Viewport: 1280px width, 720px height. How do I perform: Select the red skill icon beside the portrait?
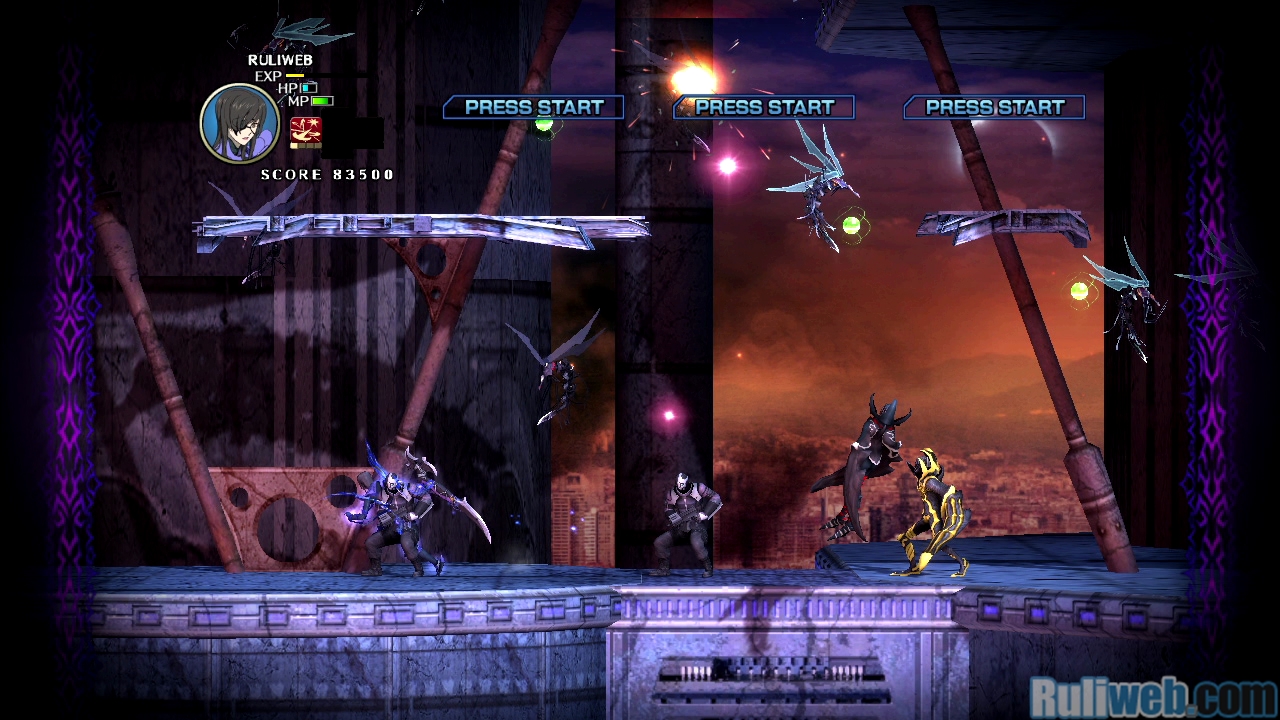pos(306,131)
